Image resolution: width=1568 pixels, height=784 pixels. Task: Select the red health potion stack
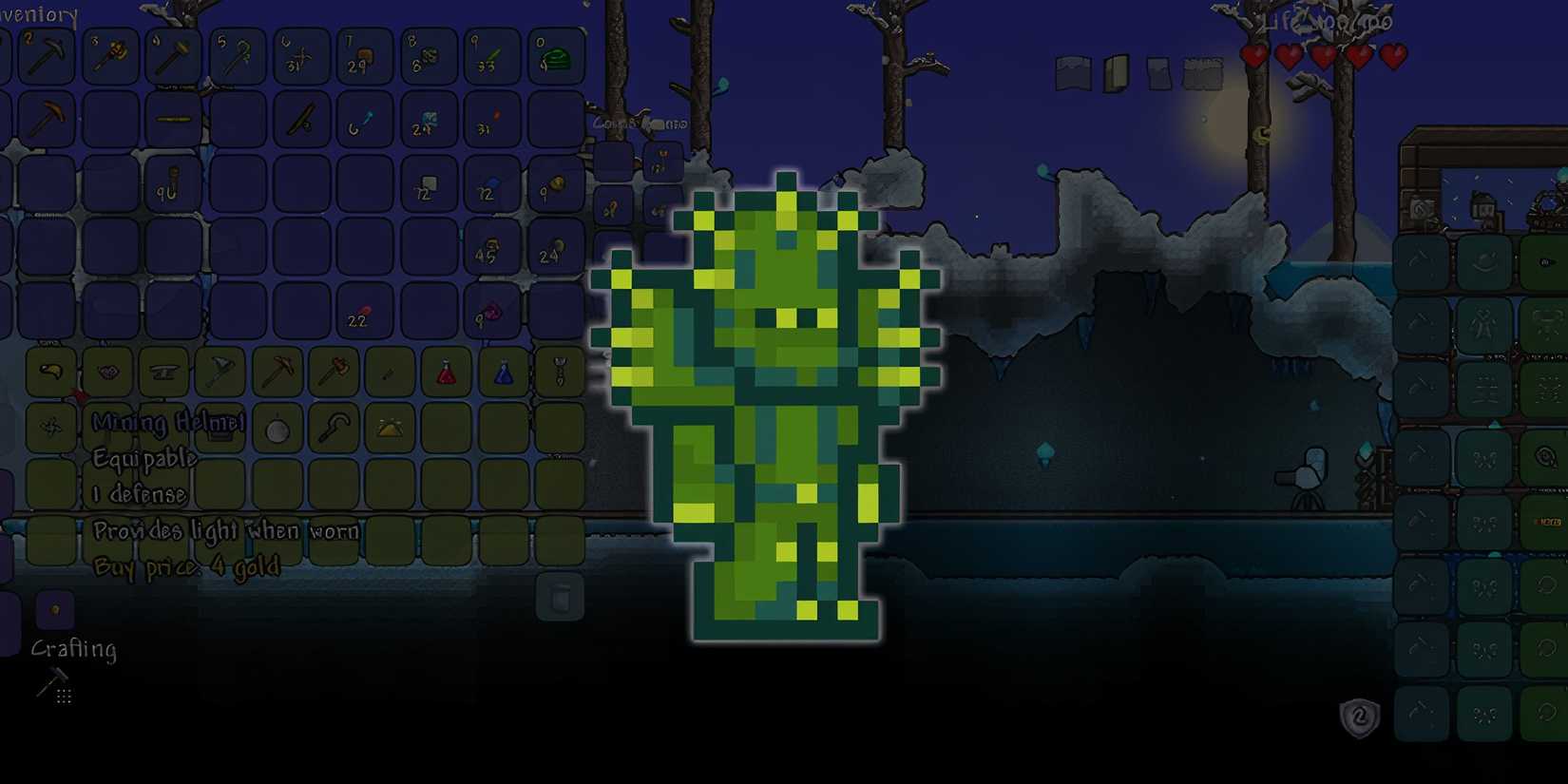click(x=447, y=372)
